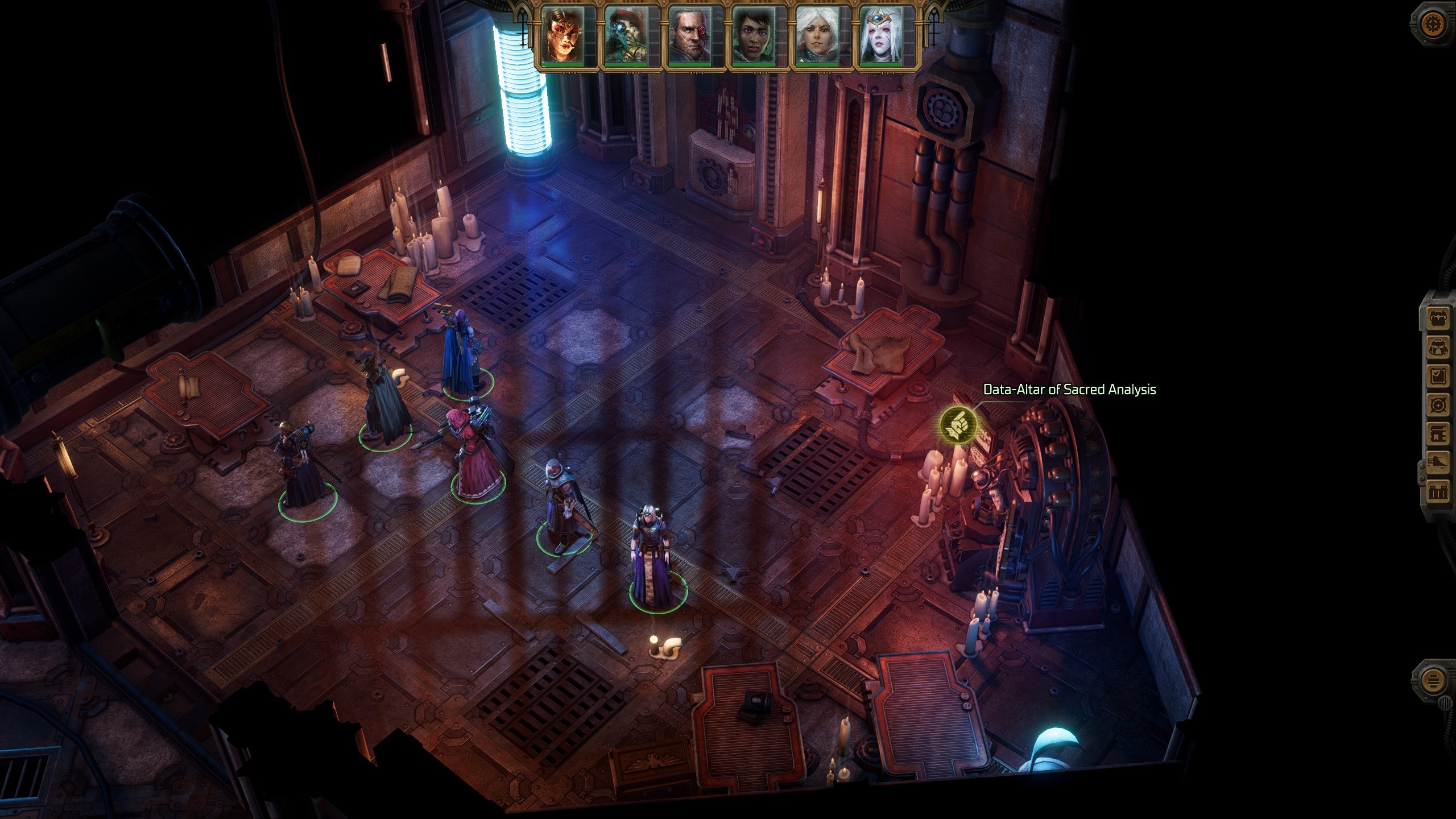
Task: Open the voidship management icon
Action: point(1438,462)
